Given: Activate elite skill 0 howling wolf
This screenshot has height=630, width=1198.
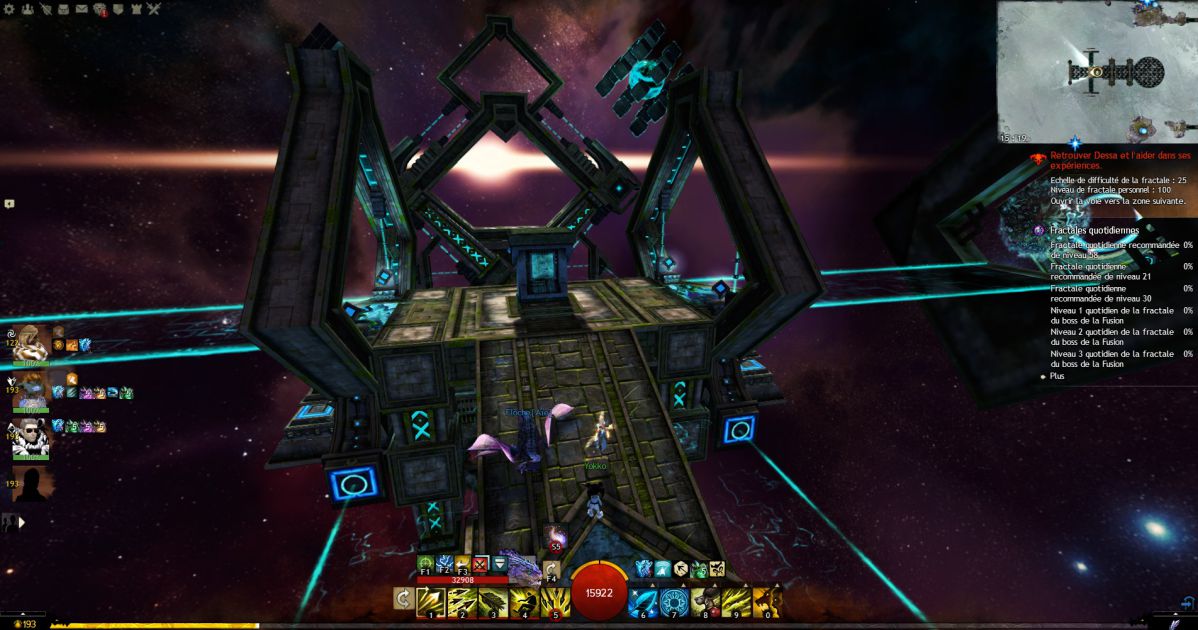Looking at the screenshot, I should click(767, 601).
